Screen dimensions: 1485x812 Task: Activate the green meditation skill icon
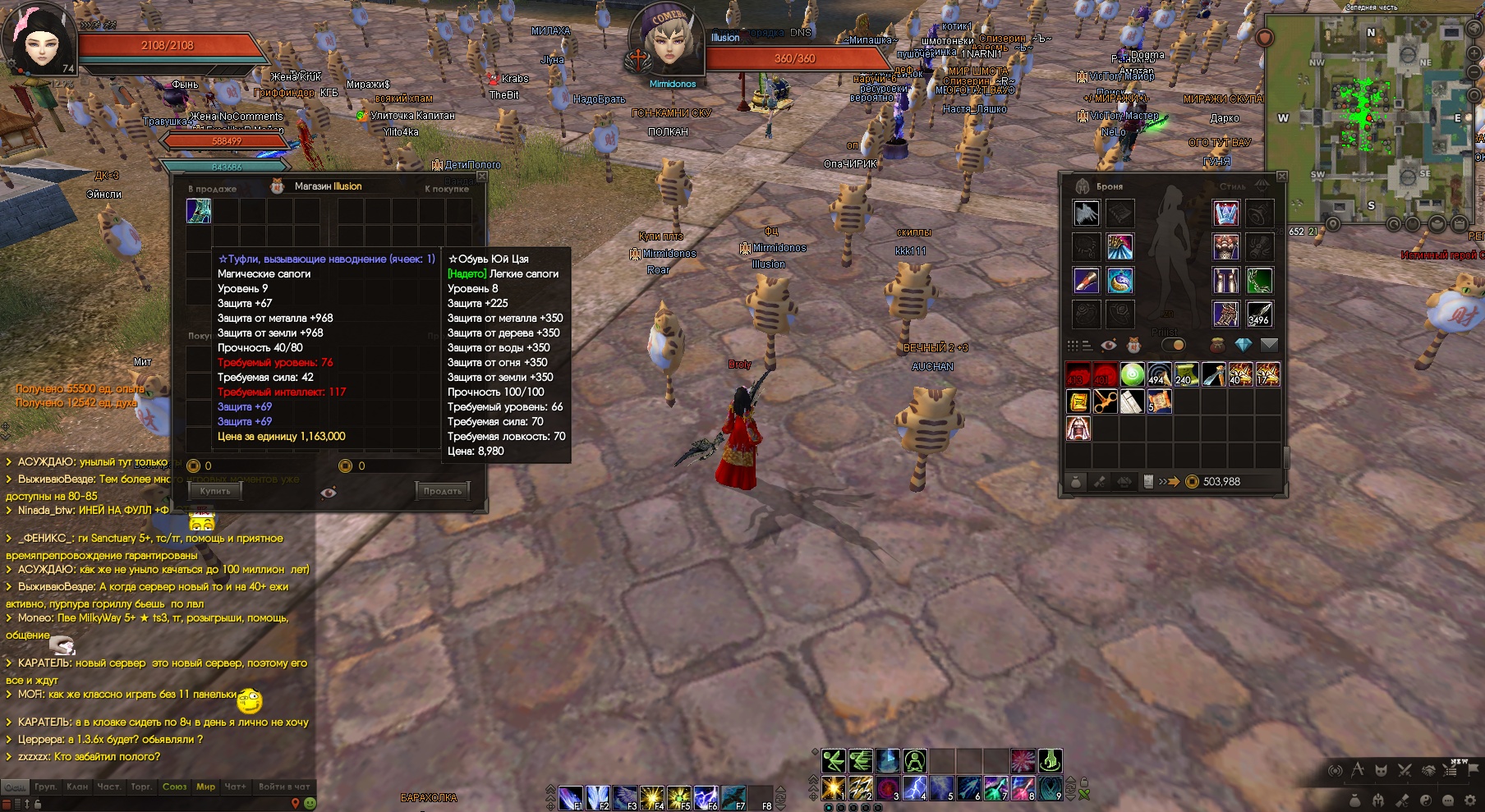914,761
